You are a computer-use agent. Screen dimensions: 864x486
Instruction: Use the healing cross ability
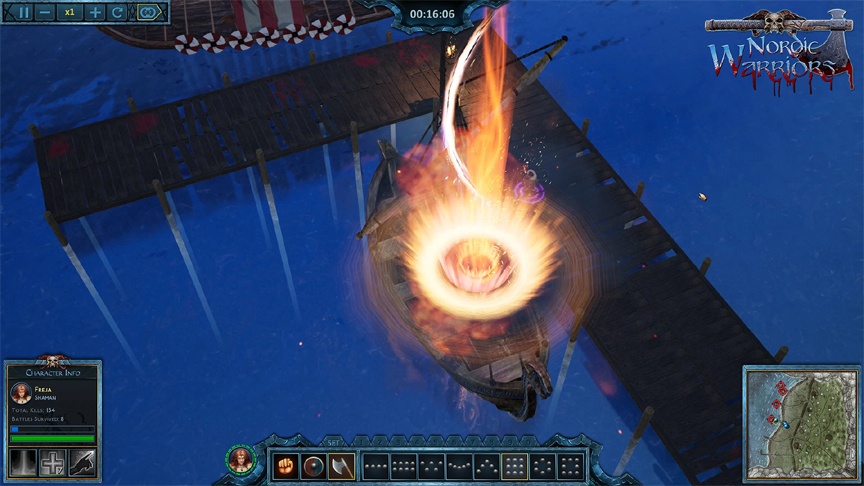(x=53, y=461)
